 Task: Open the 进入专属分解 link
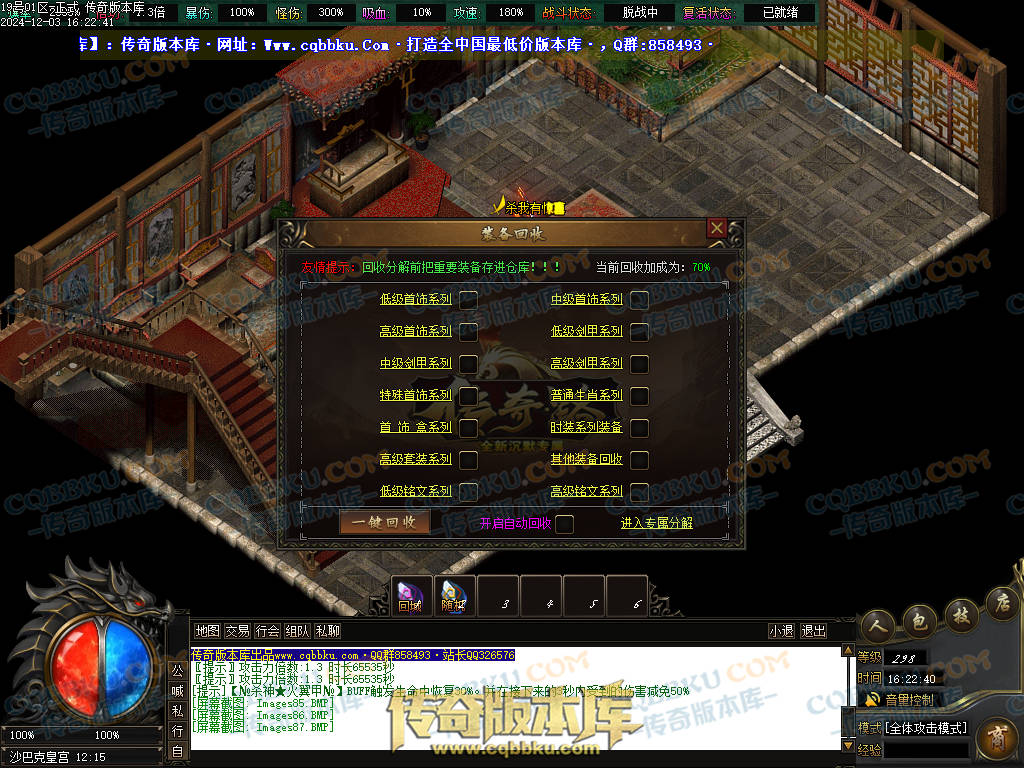pos(656,523)
